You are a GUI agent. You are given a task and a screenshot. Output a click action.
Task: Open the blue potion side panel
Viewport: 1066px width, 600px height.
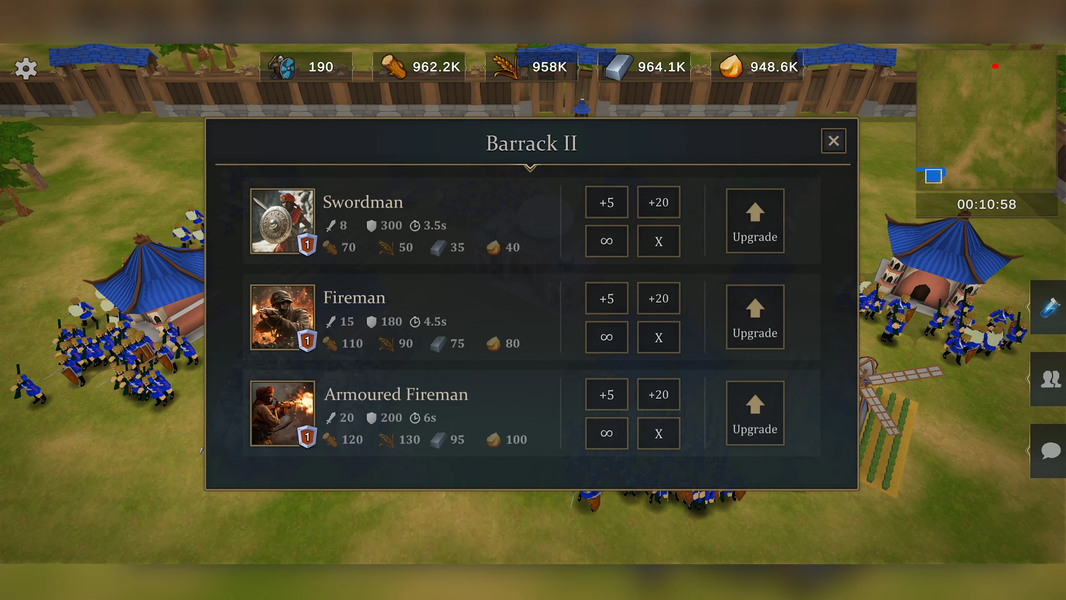(1049, 309)
